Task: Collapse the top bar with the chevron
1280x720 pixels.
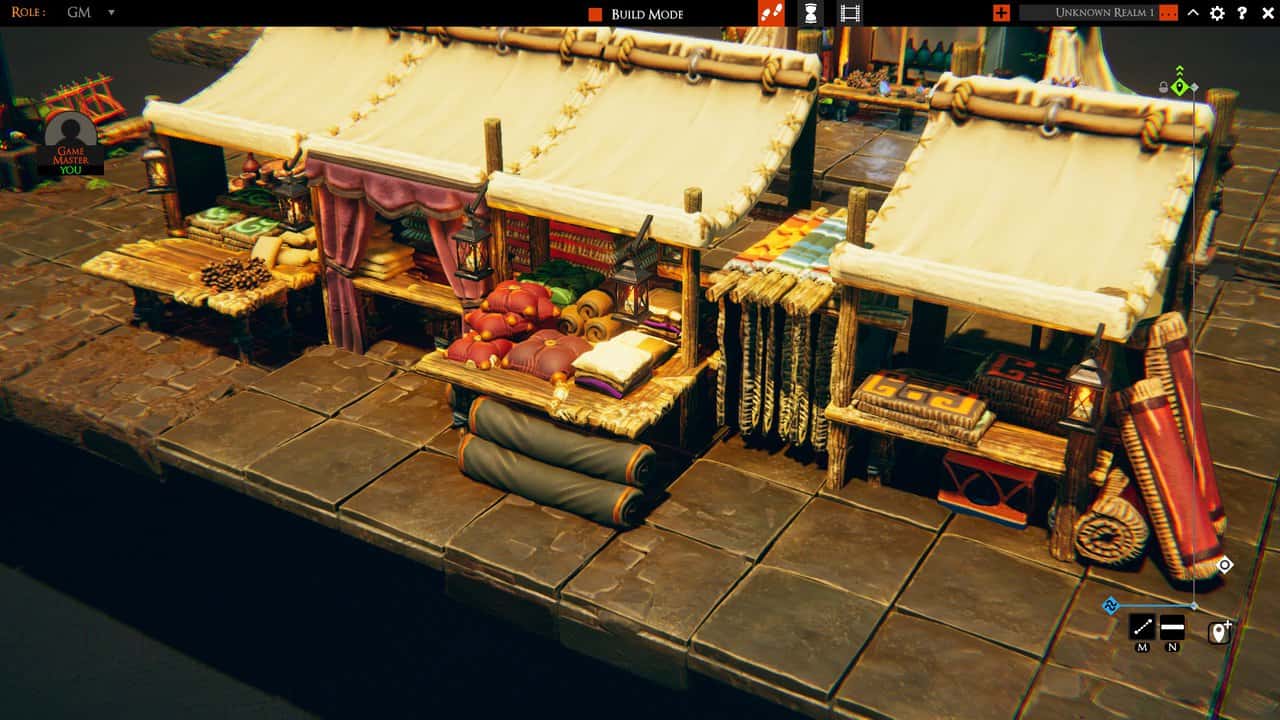Action: coord(1192,13)
